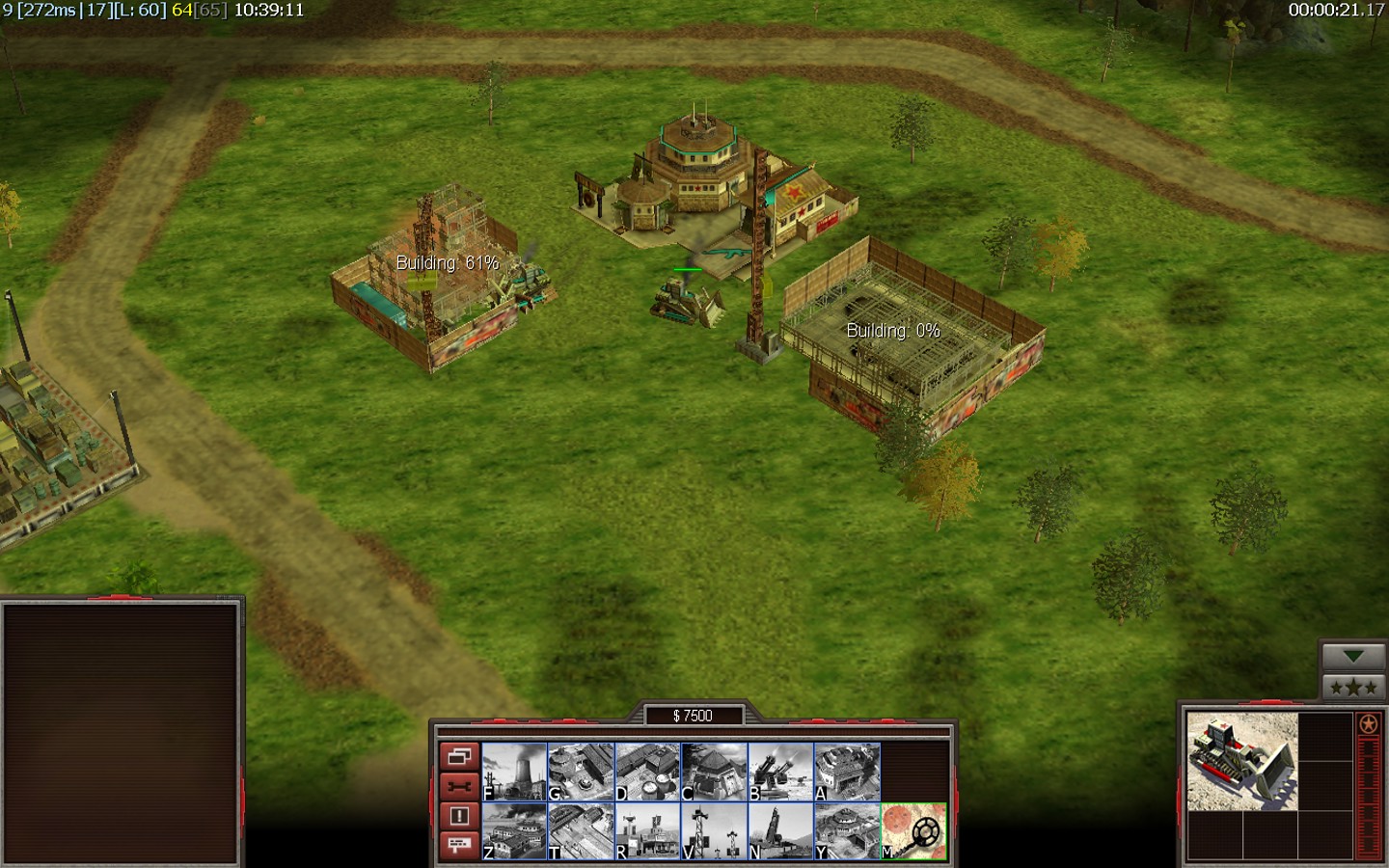Collapse the control bar with the down arrow
This screenshot has width=1389, height=868.
click(x=1353, y=657)
